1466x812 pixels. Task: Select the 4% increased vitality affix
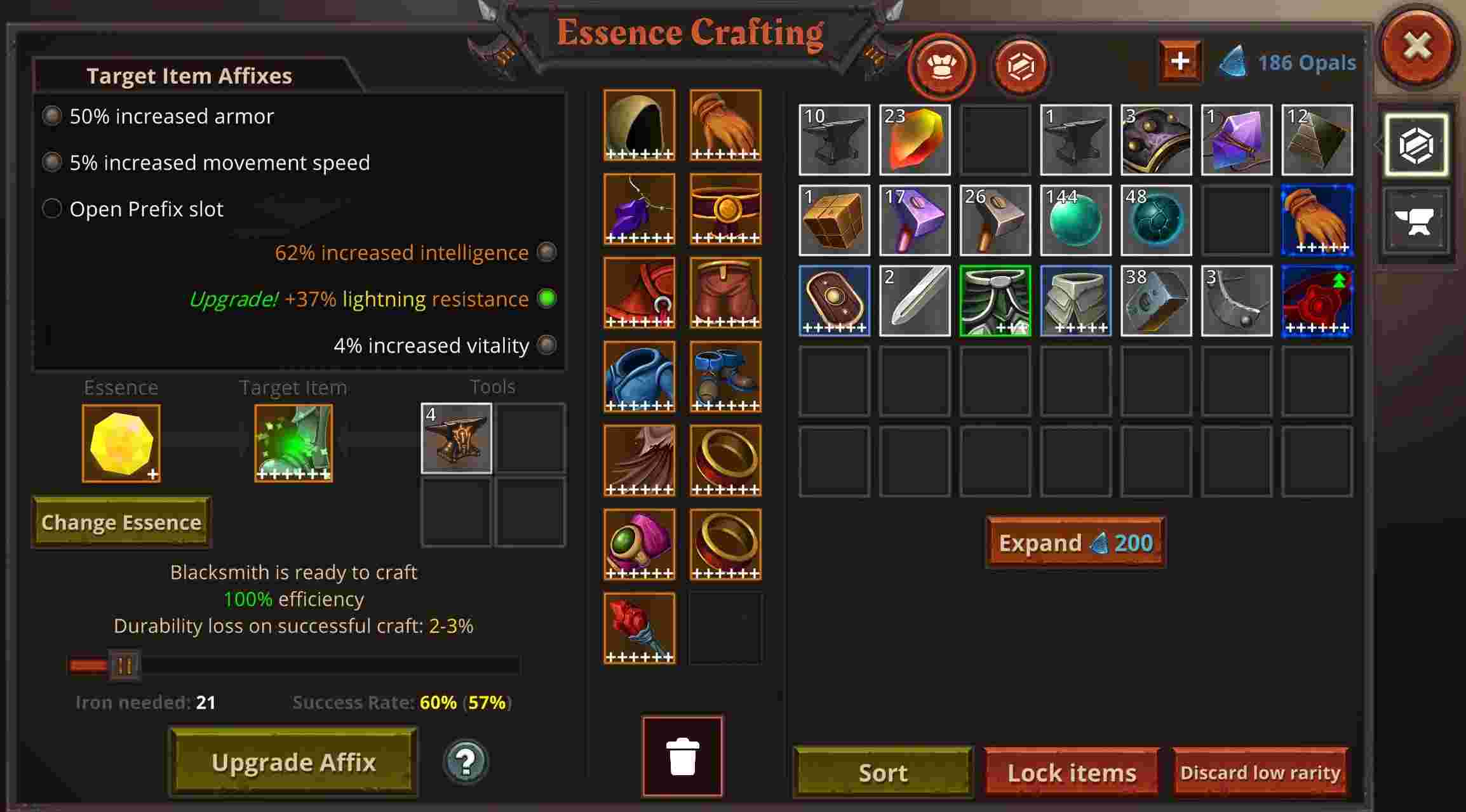click(x=546, y=345)
